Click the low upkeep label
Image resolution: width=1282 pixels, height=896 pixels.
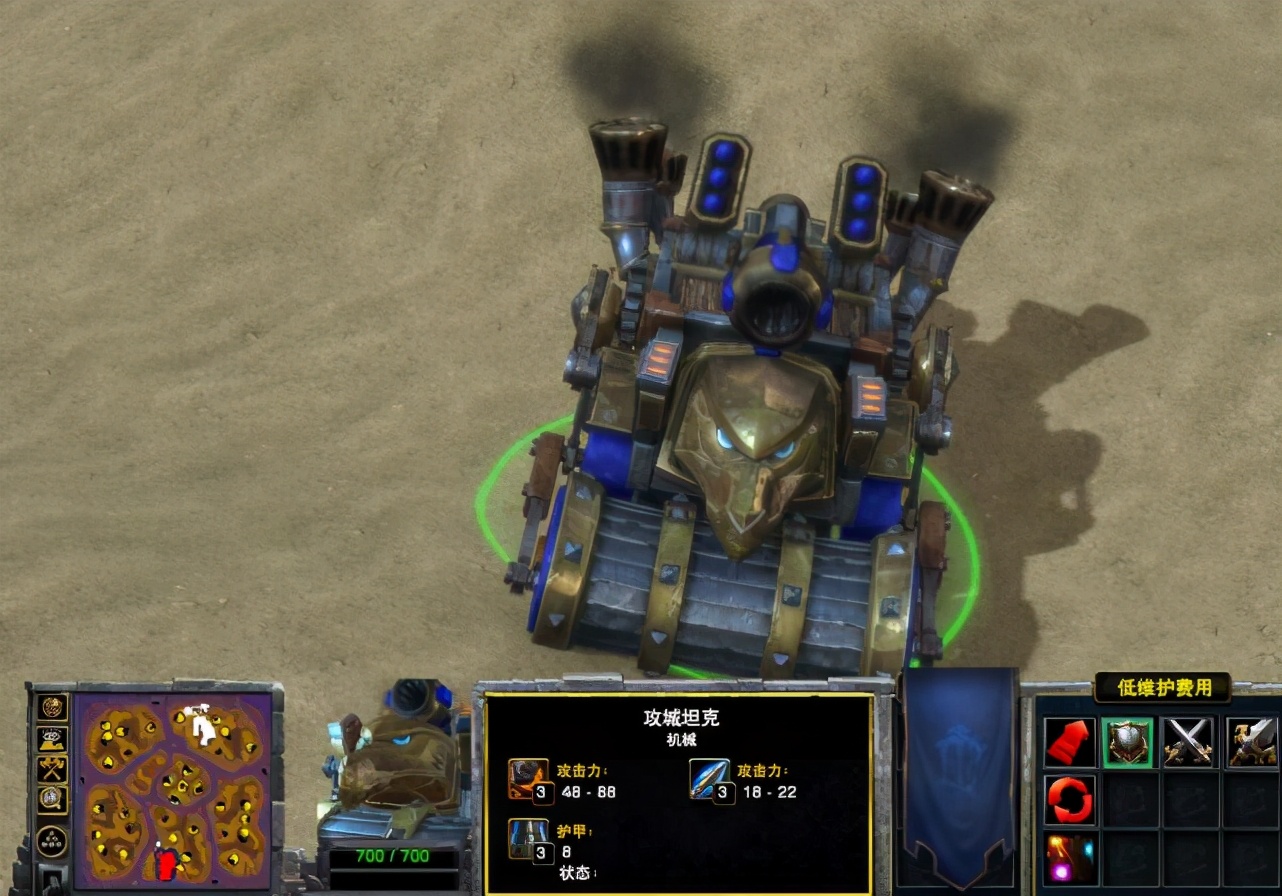tap(1160, 687)
